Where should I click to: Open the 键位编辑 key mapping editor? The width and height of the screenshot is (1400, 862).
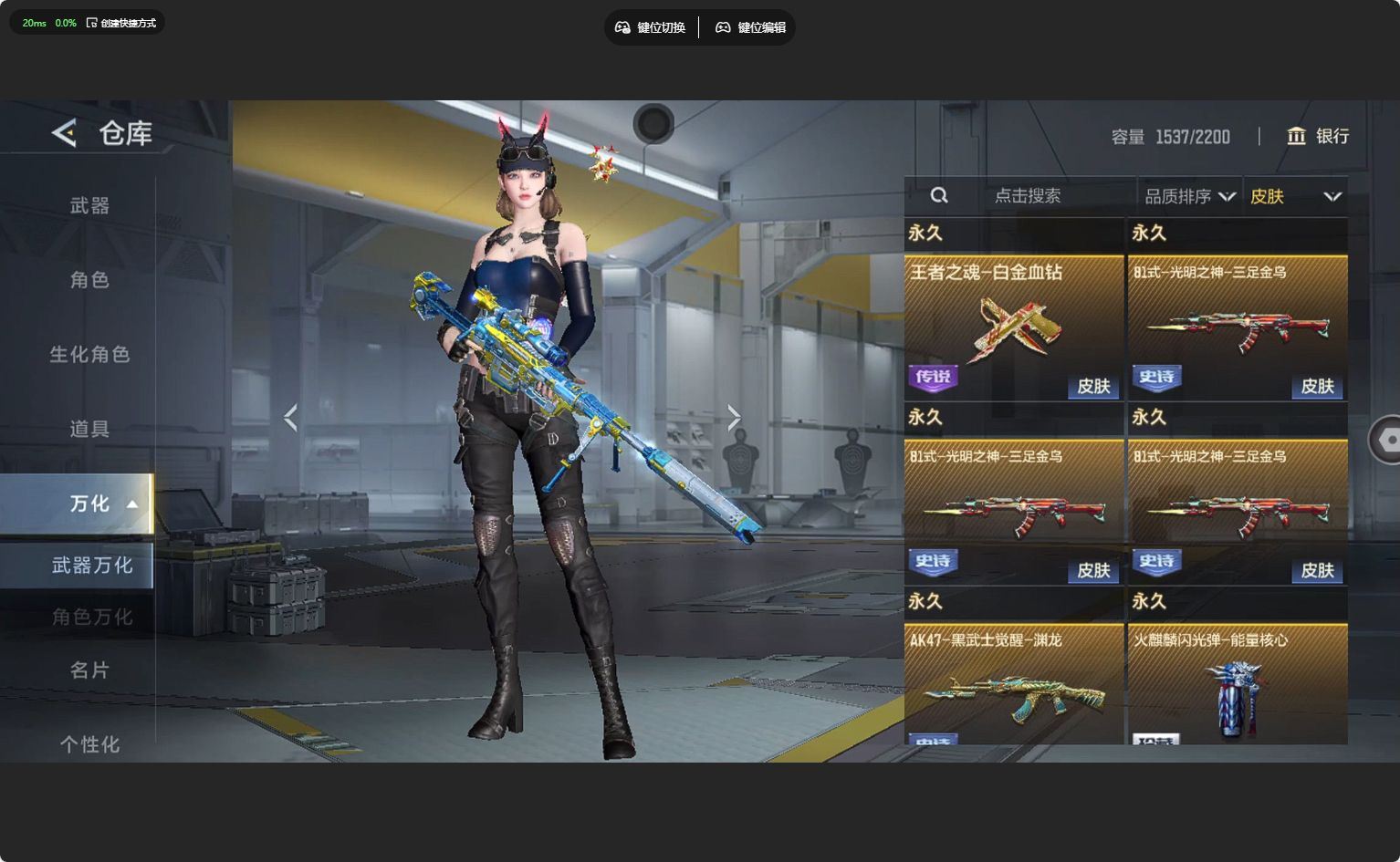point(750,27)
